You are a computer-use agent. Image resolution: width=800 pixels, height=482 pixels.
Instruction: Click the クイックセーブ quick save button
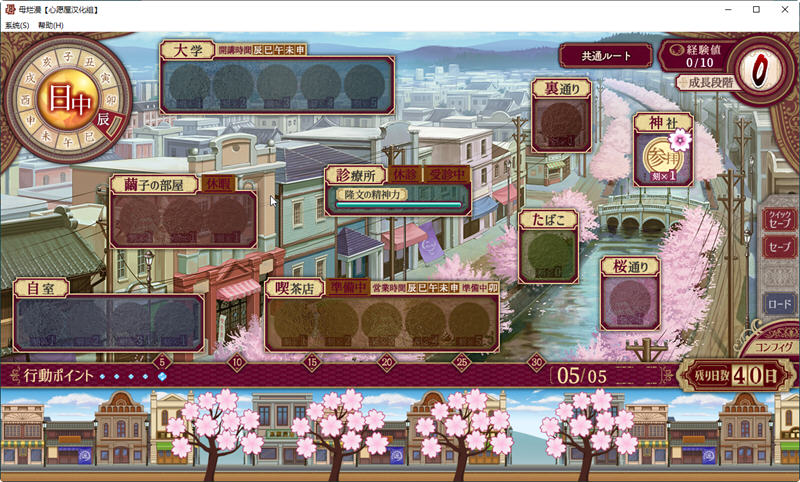778,219
